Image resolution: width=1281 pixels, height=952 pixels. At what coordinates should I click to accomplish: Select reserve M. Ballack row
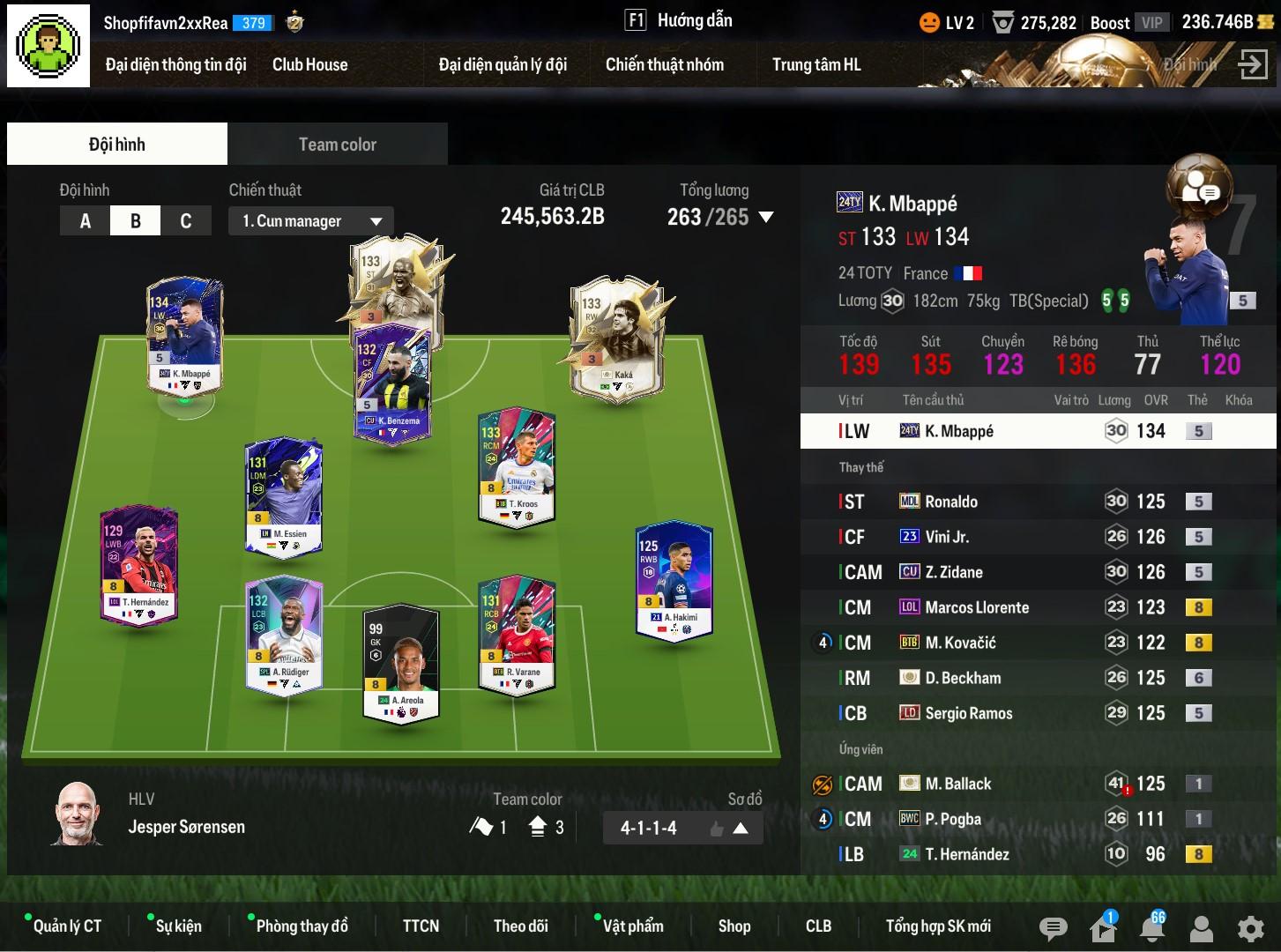(x=957, y=784)
